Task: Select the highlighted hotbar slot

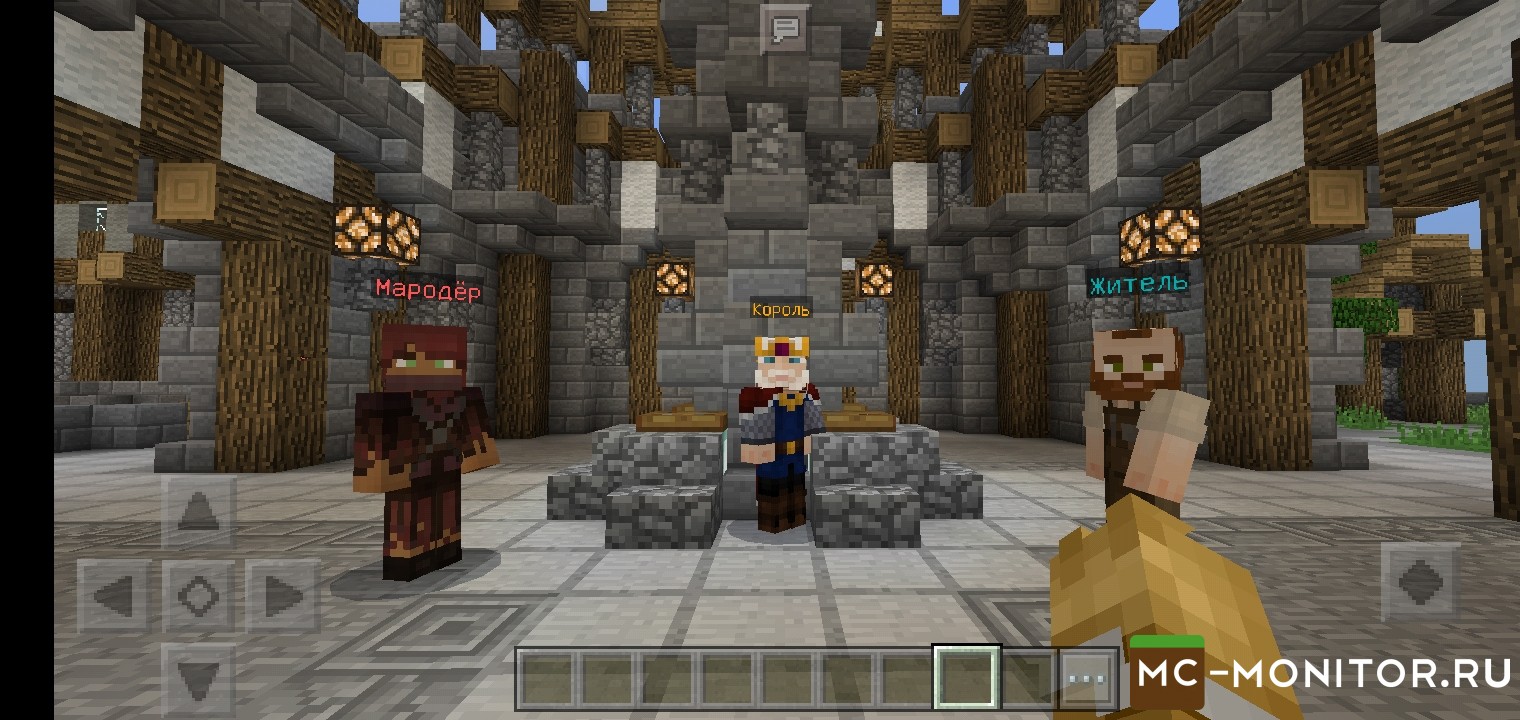Action: pos(966,678)
